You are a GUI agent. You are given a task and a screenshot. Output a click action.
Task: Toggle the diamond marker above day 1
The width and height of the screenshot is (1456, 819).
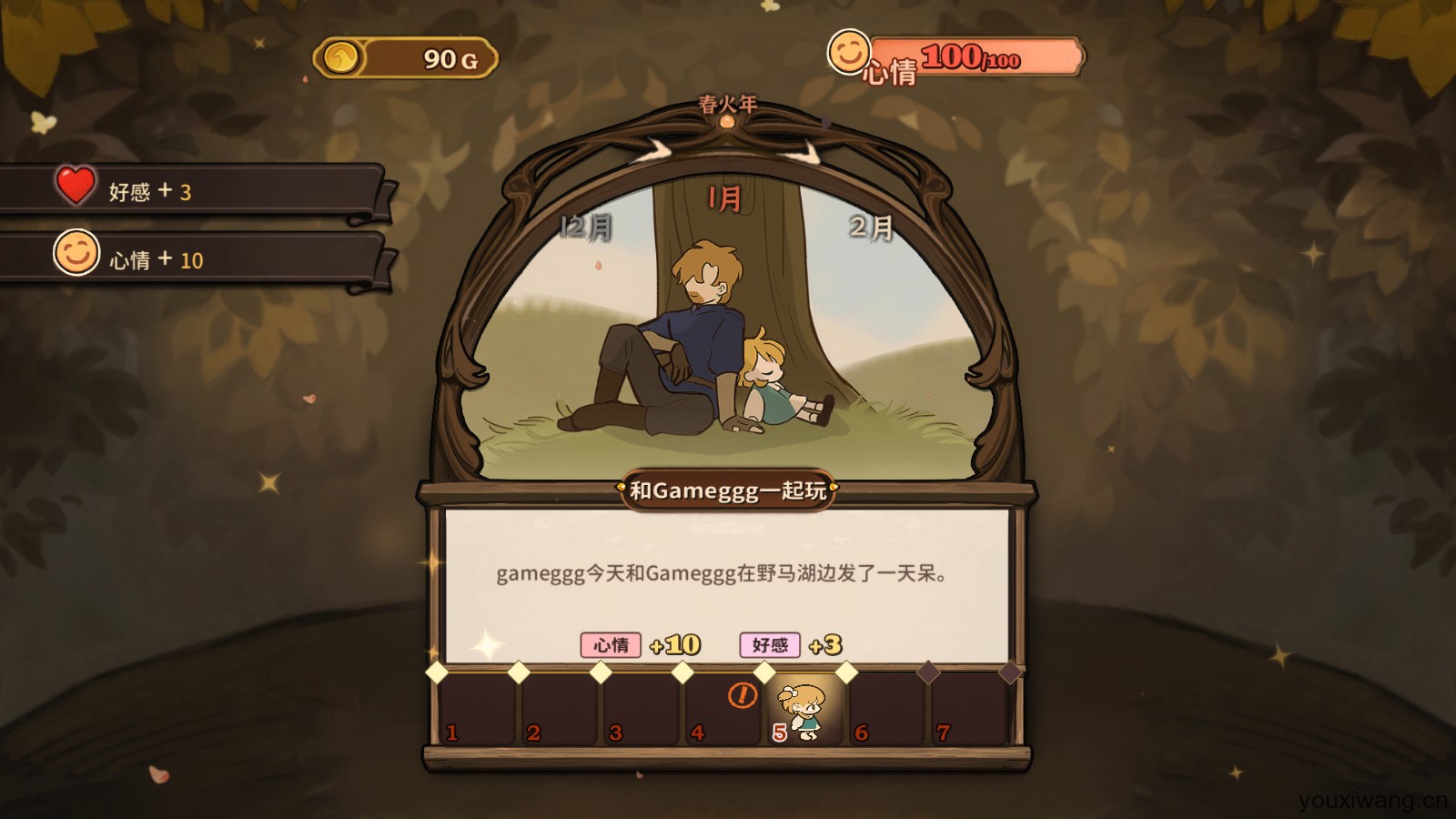click(x=434, y=672)
